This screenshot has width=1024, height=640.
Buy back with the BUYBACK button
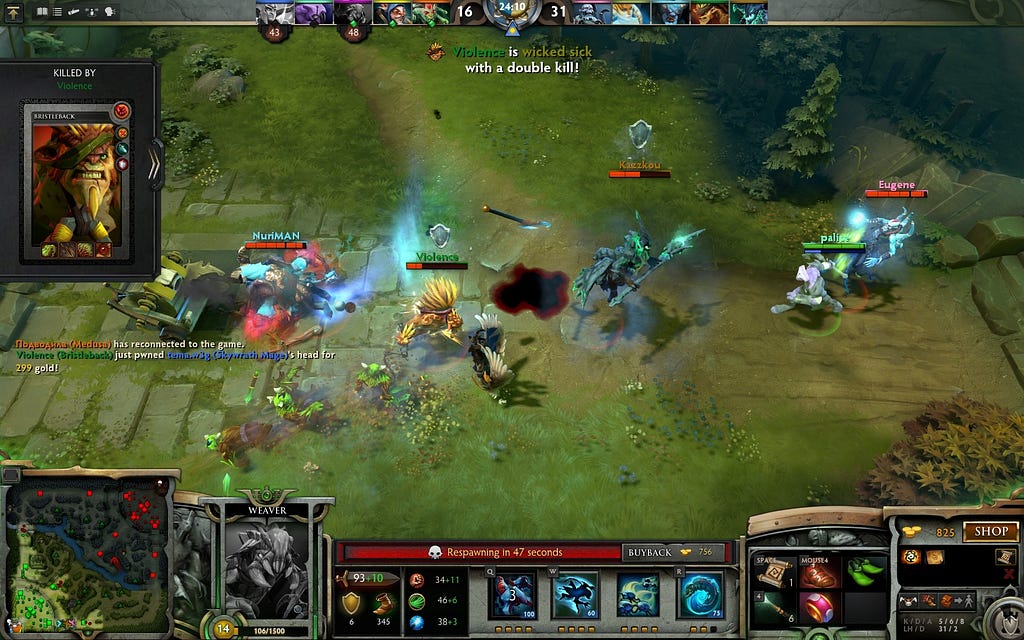(x=674, y=552)
